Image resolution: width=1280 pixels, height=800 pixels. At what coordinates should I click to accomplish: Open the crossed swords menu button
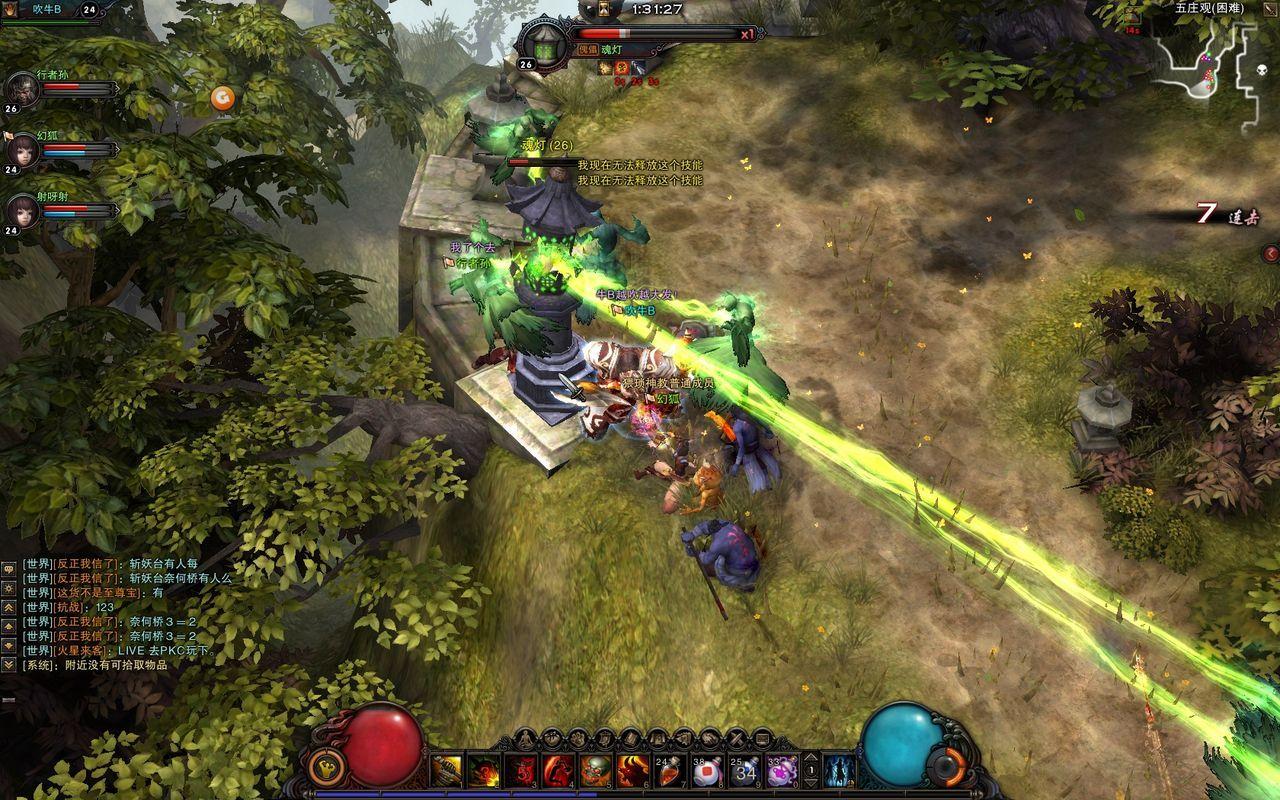point(735,739)
